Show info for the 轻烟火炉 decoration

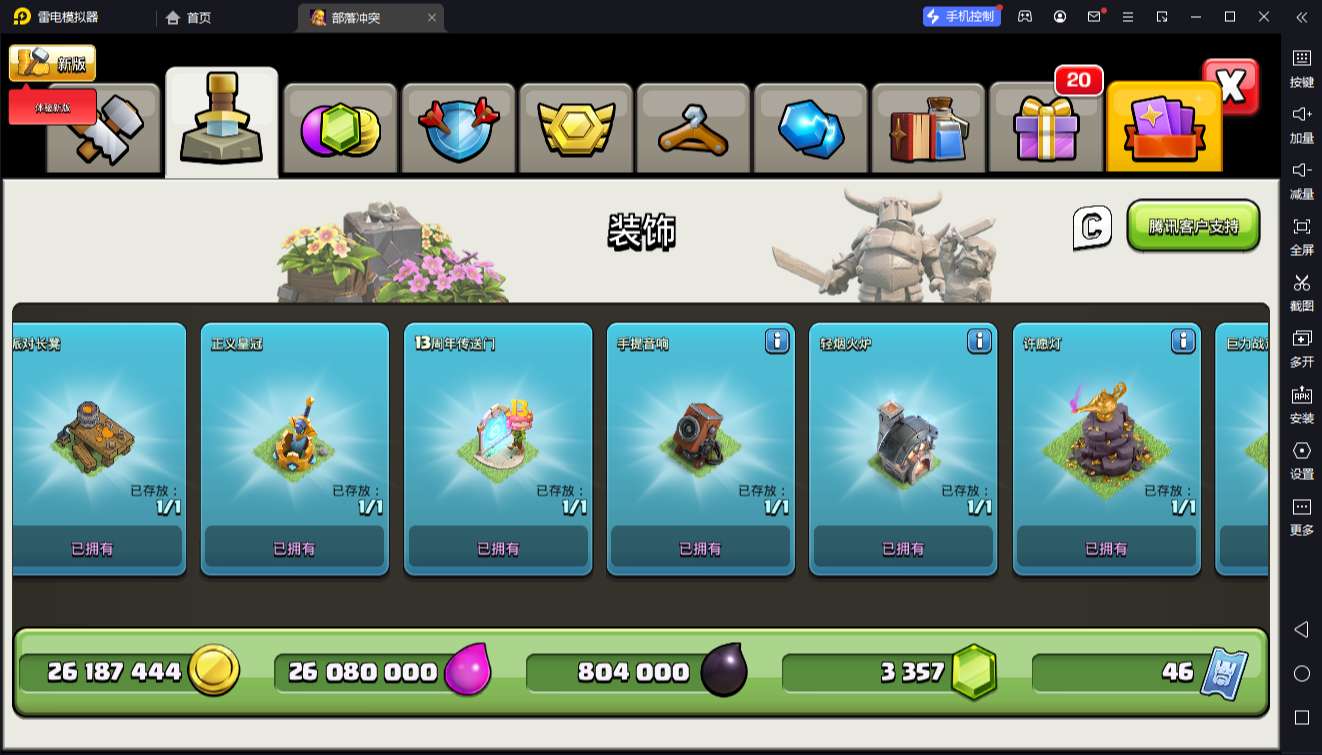pyautogui.click(x=980, y=341)
